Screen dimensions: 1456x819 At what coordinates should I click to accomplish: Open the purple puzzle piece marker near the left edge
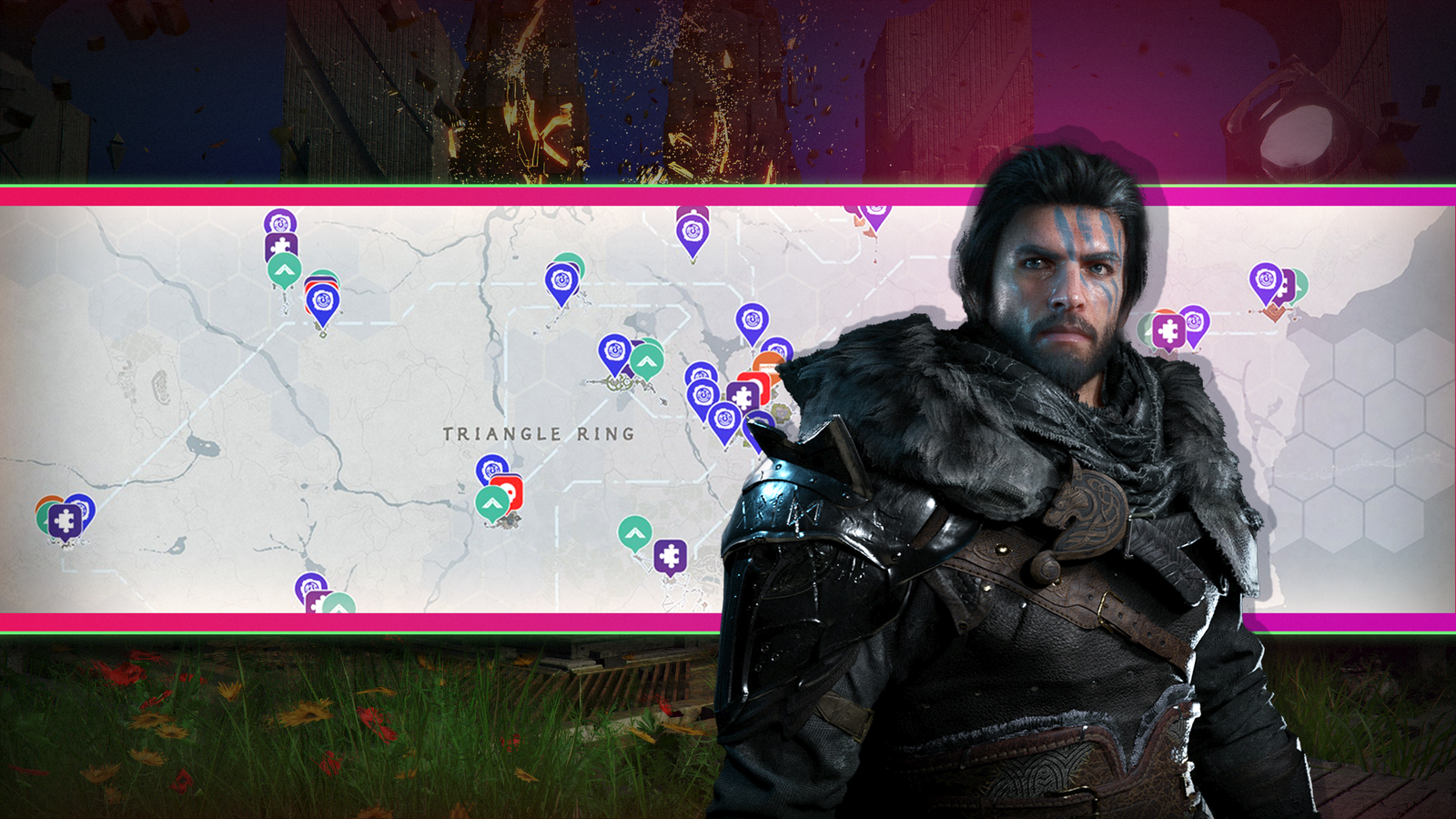click(x=64, y=521)
